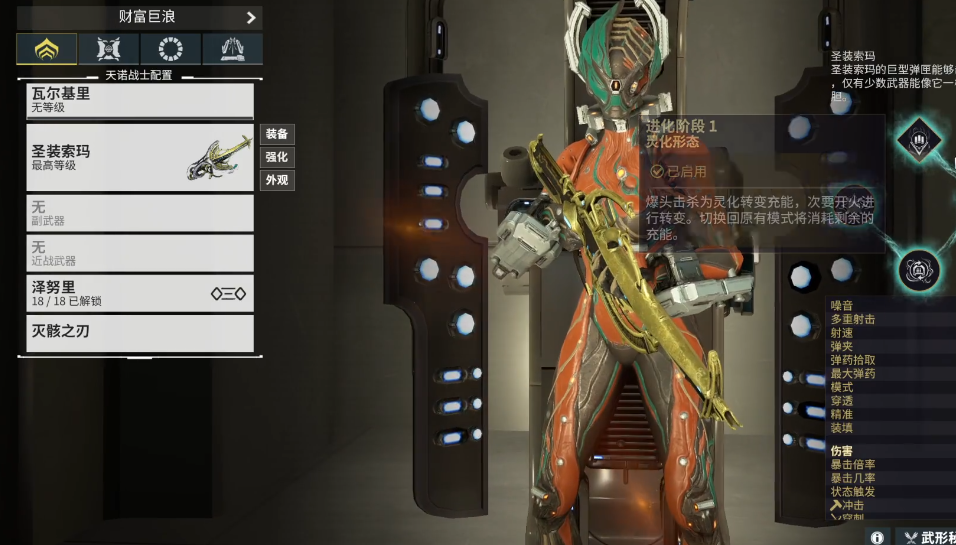Image resolution: width=956 pixels, height=545 pixels.
Task: Open the ring-shaped icon tab
Action: [x=171, y=49]
